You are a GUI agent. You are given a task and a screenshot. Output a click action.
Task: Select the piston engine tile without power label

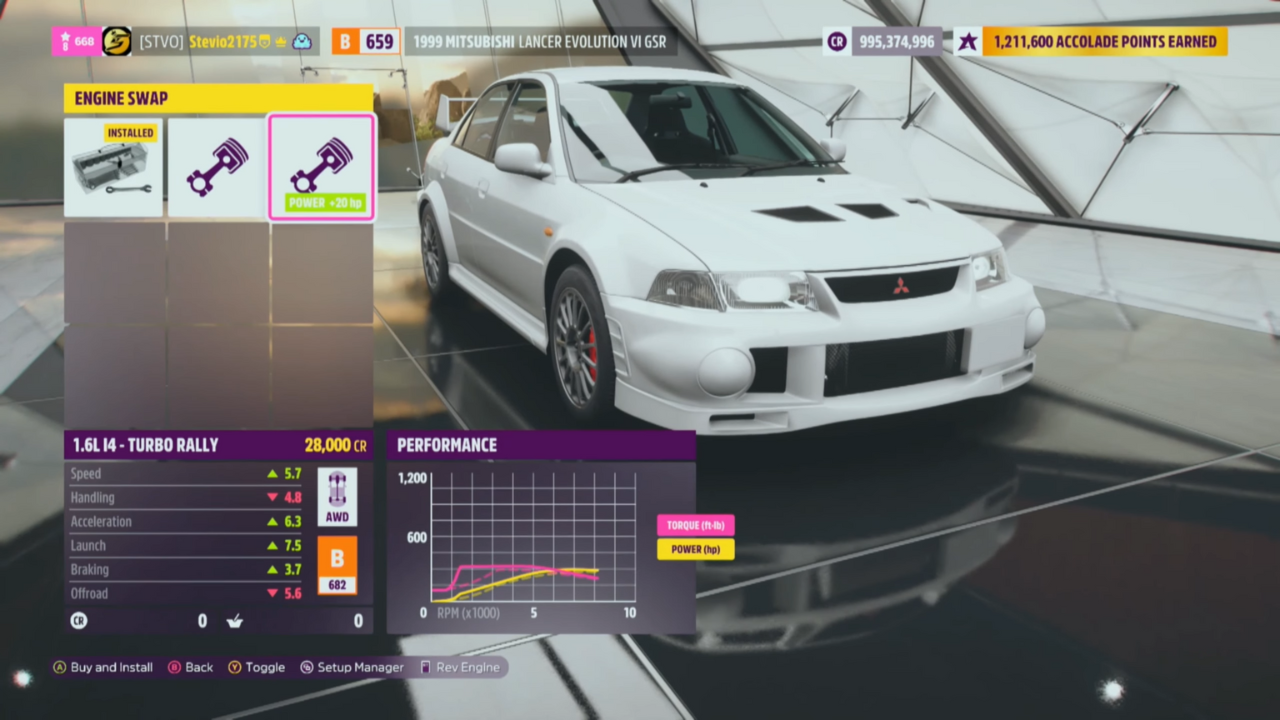point(217,167)
